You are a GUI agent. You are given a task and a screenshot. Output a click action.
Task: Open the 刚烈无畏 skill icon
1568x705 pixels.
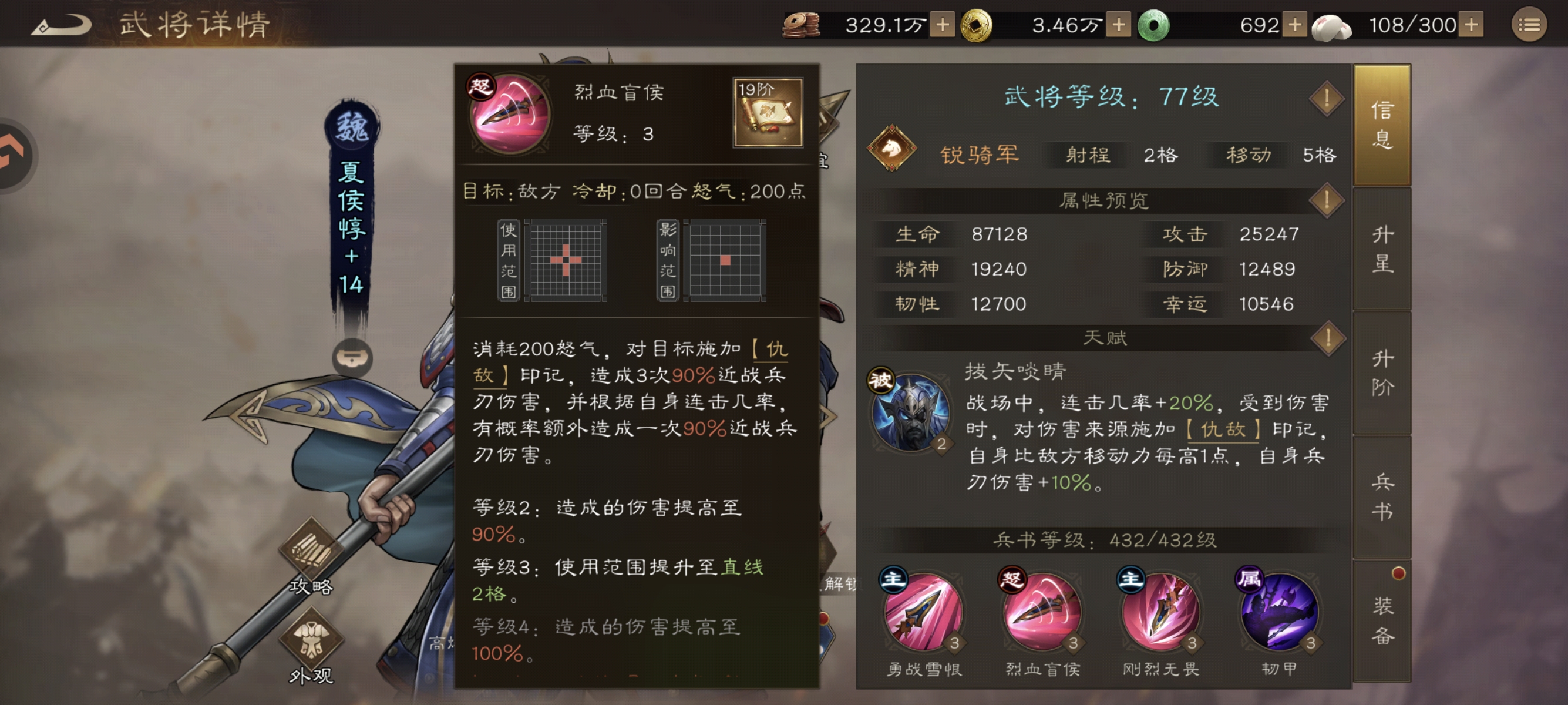[x=1160, y=615]
